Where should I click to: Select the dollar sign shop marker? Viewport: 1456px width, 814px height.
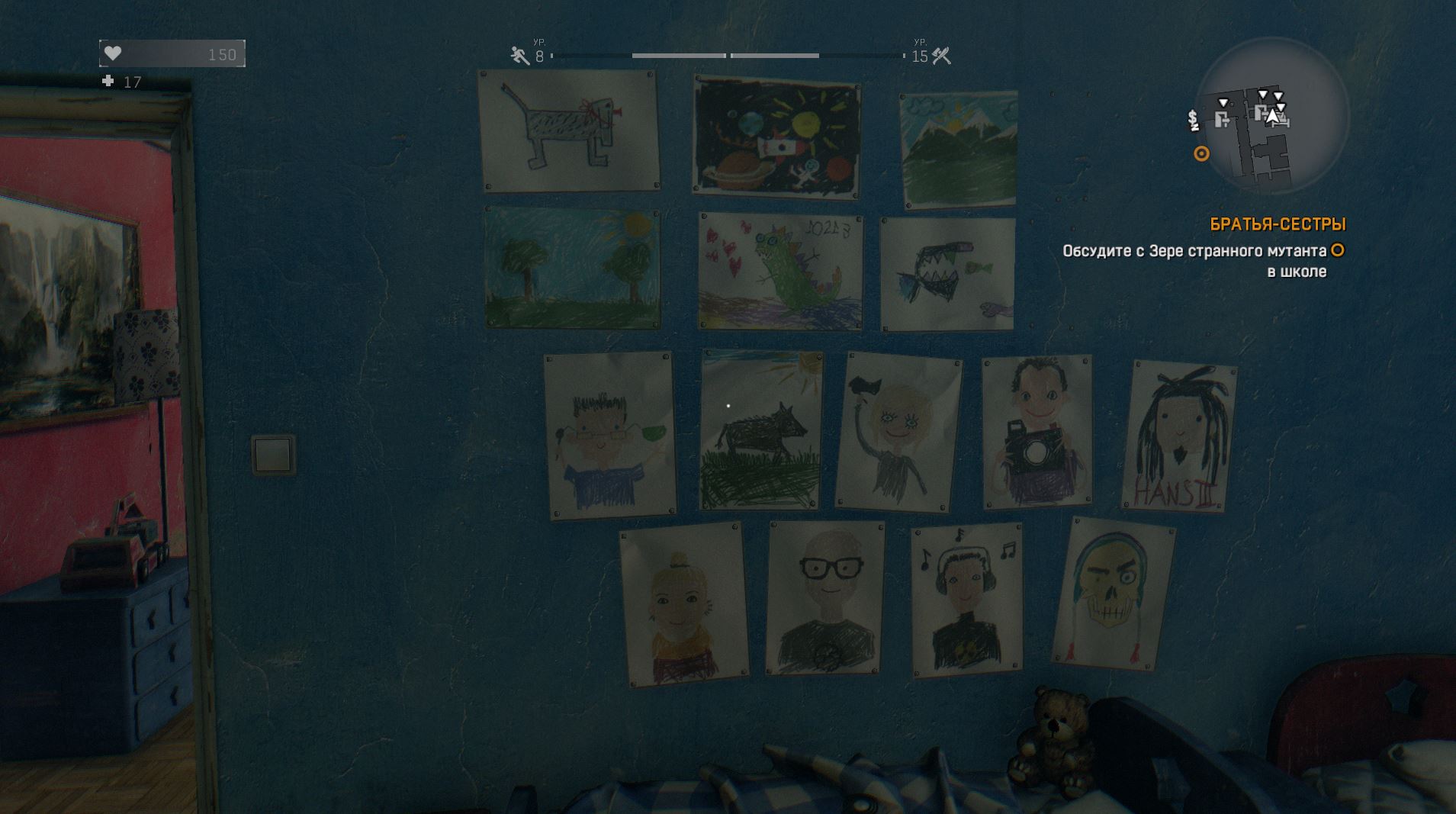[x=1193, y=120]
